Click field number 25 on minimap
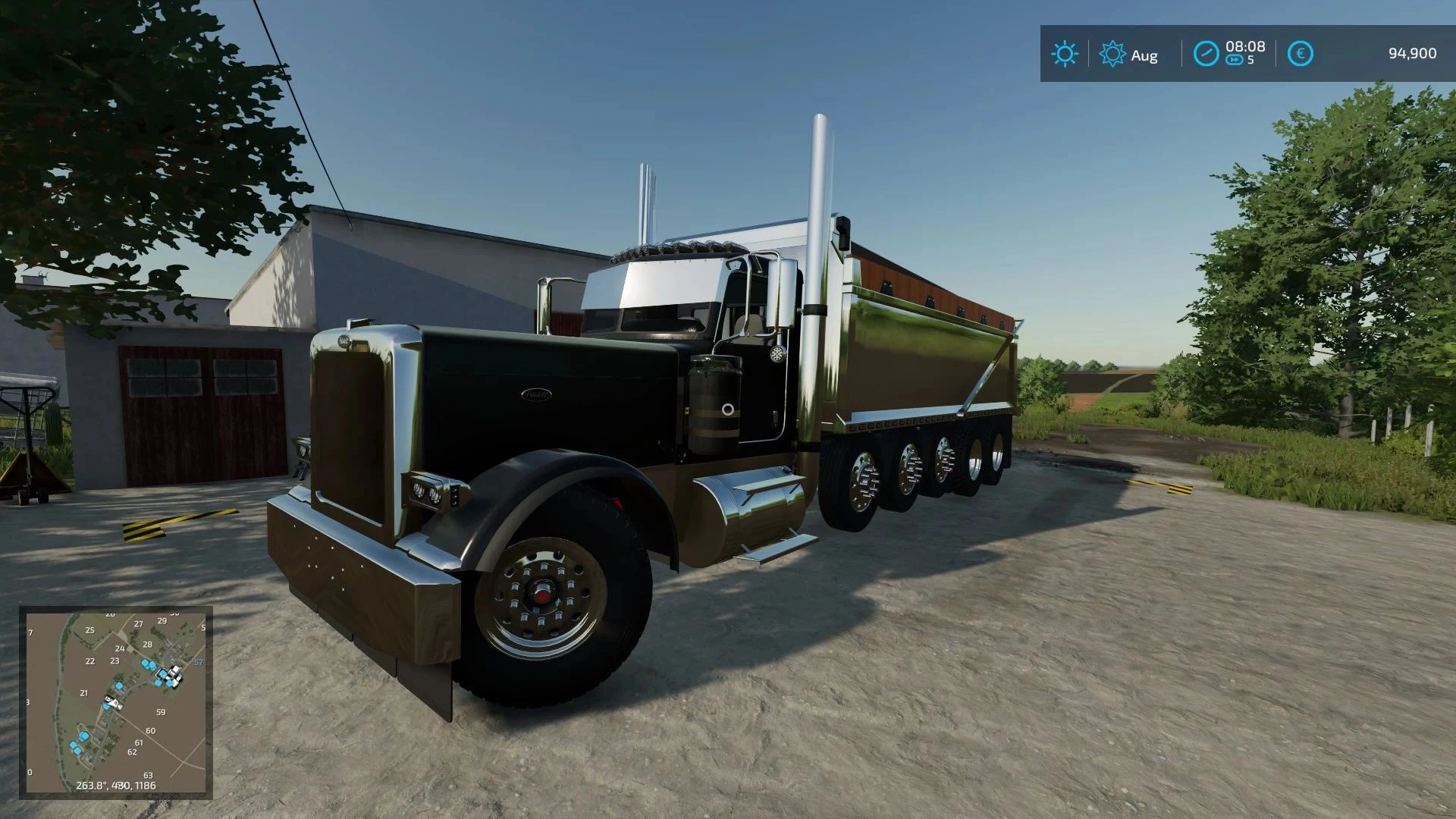The width and height of the screenshot is (1456, 819). (x=90, y=630)
